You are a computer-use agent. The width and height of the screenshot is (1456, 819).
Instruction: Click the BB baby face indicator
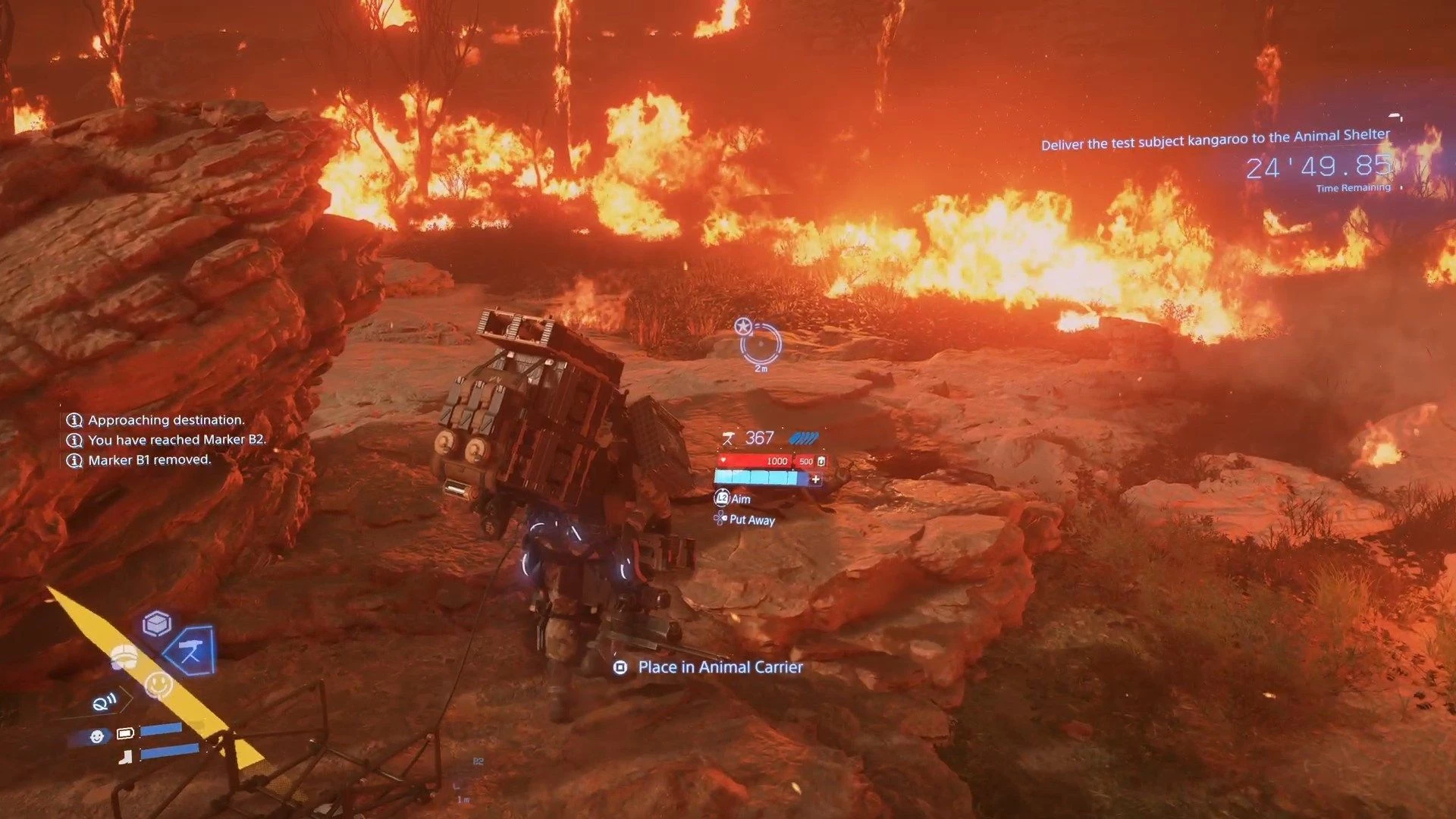[x=96, y=736]
